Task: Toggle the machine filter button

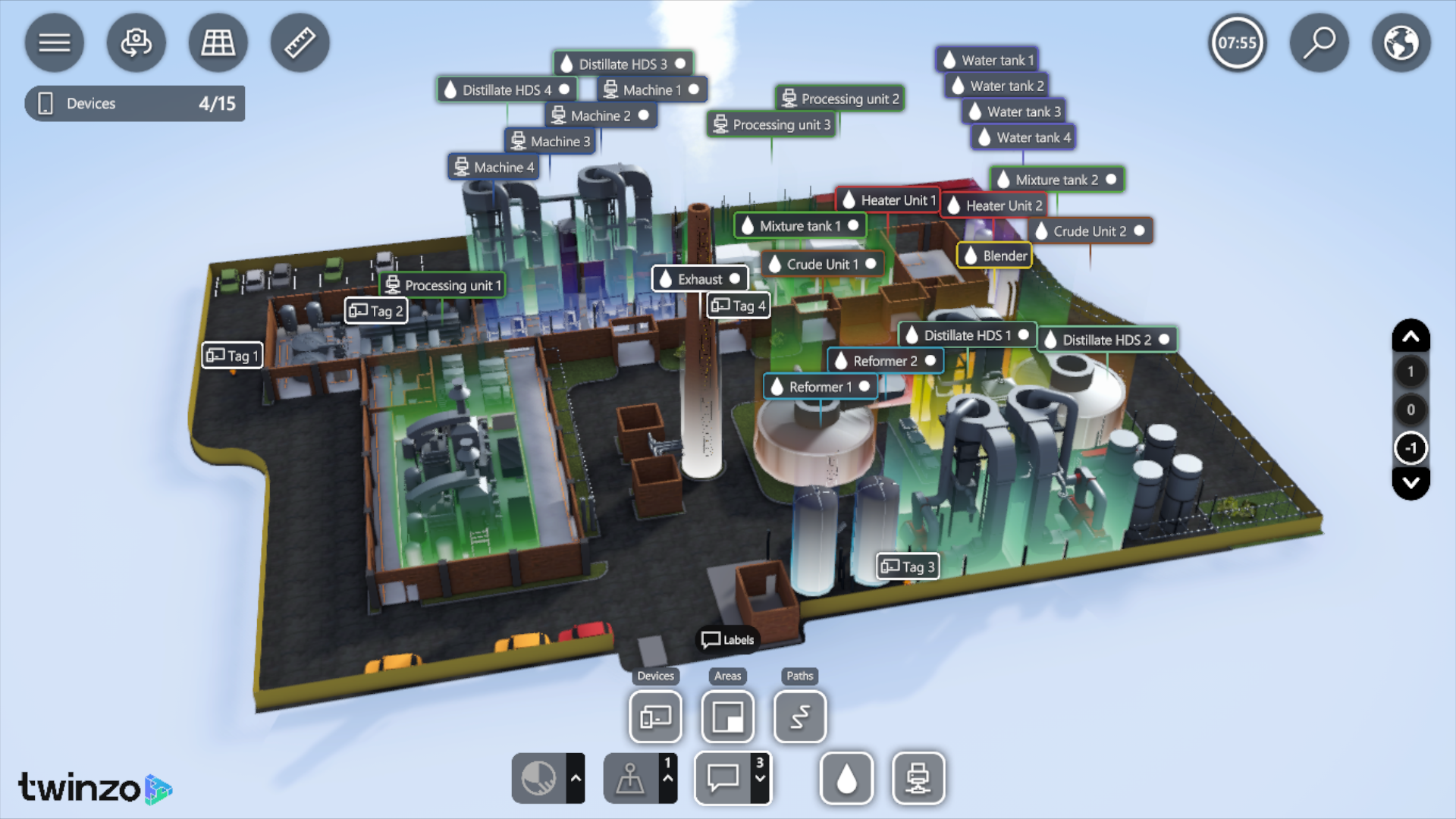Action: click(x=918, y=778)
